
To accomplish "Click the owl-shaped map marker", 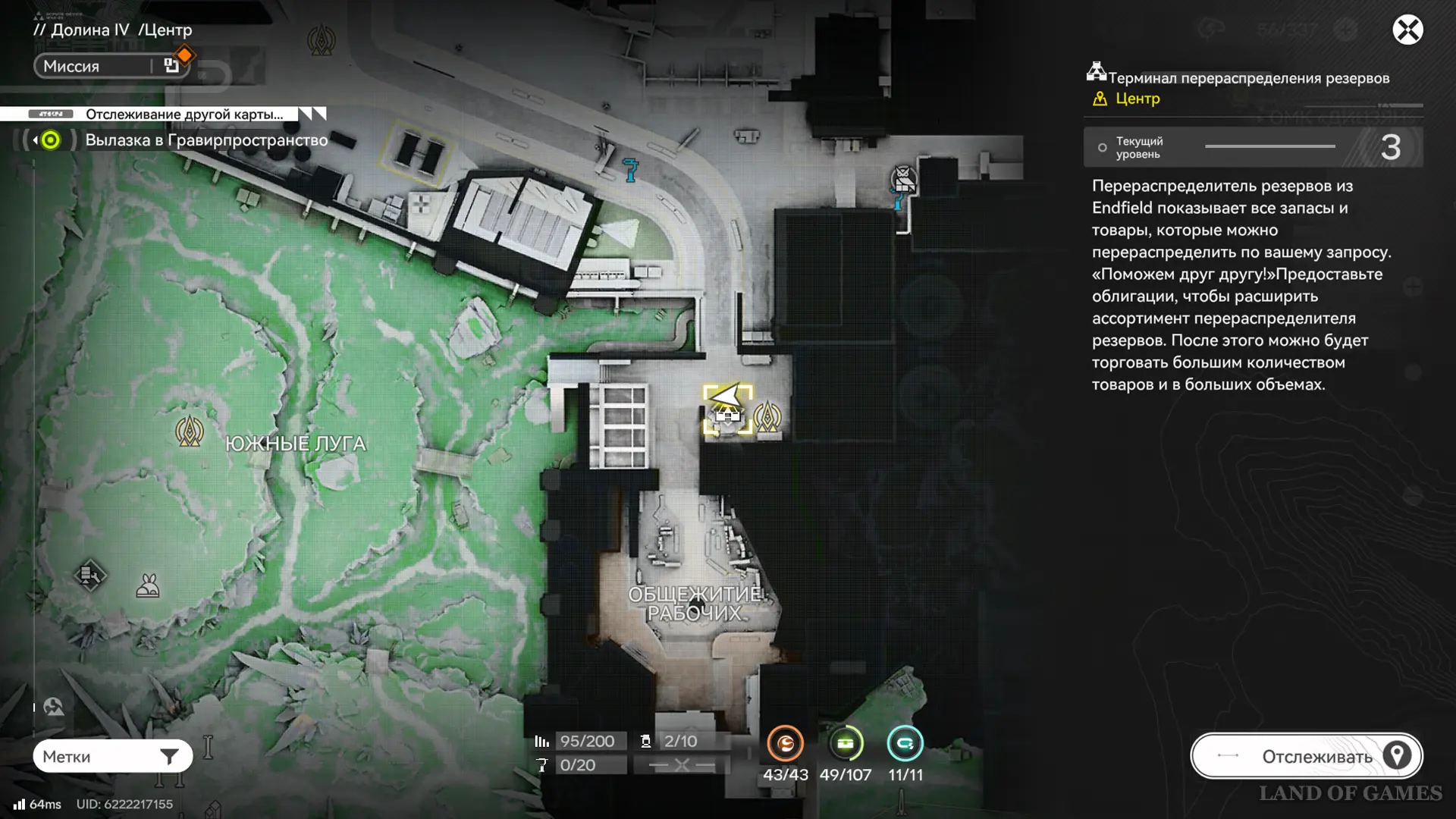I will (903, 180).
